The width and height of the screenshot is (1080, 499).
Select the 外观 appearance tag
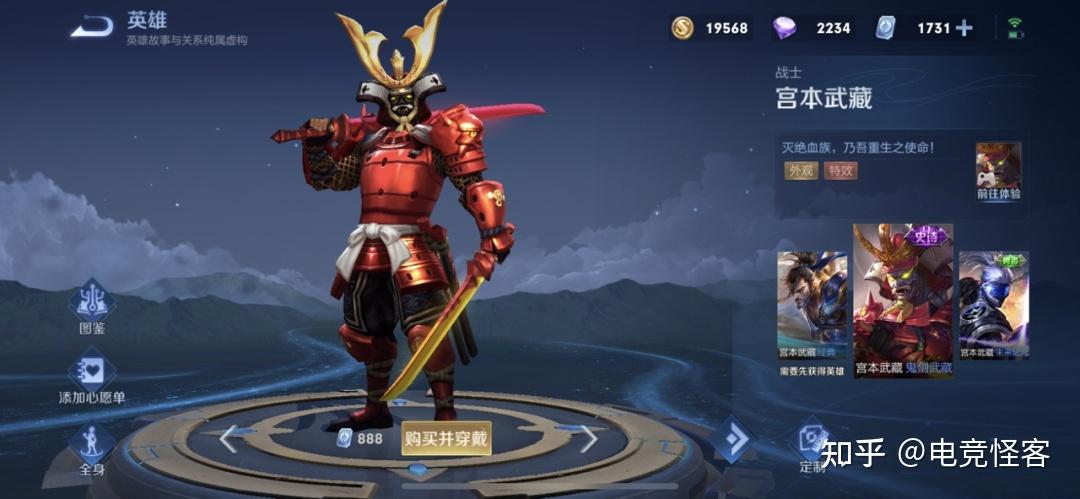tap(800, 170)
